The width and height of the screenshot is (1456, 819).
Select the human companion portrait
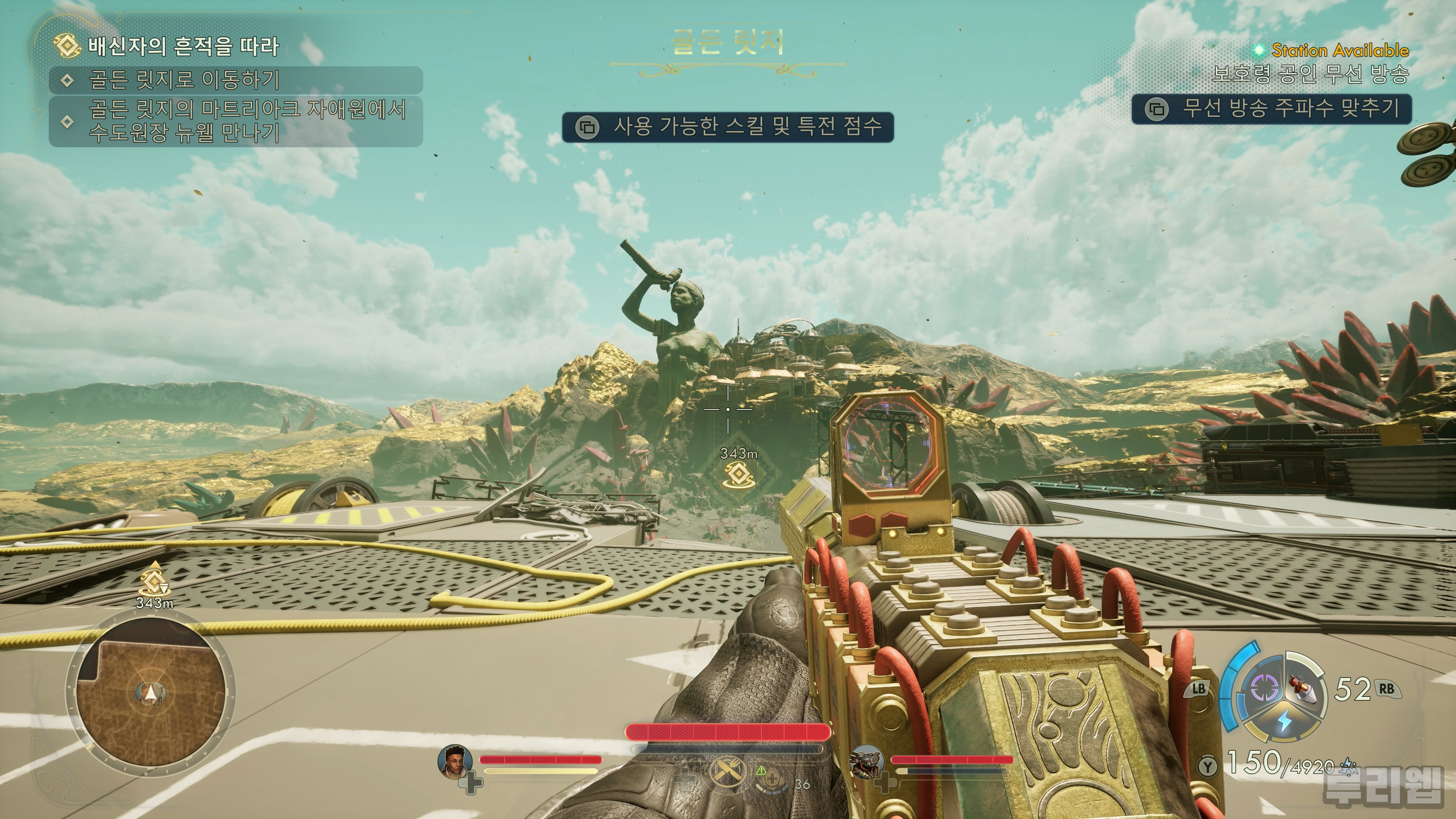point(455,761)
